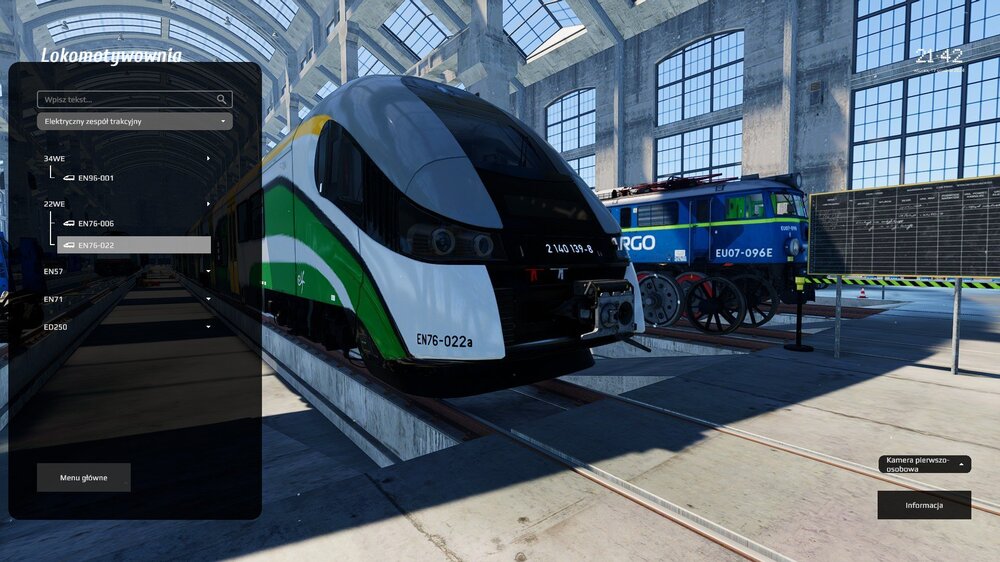Expand the EN57 vehicle group
Screen dimensions: 1000x562
tap(127, 271)
